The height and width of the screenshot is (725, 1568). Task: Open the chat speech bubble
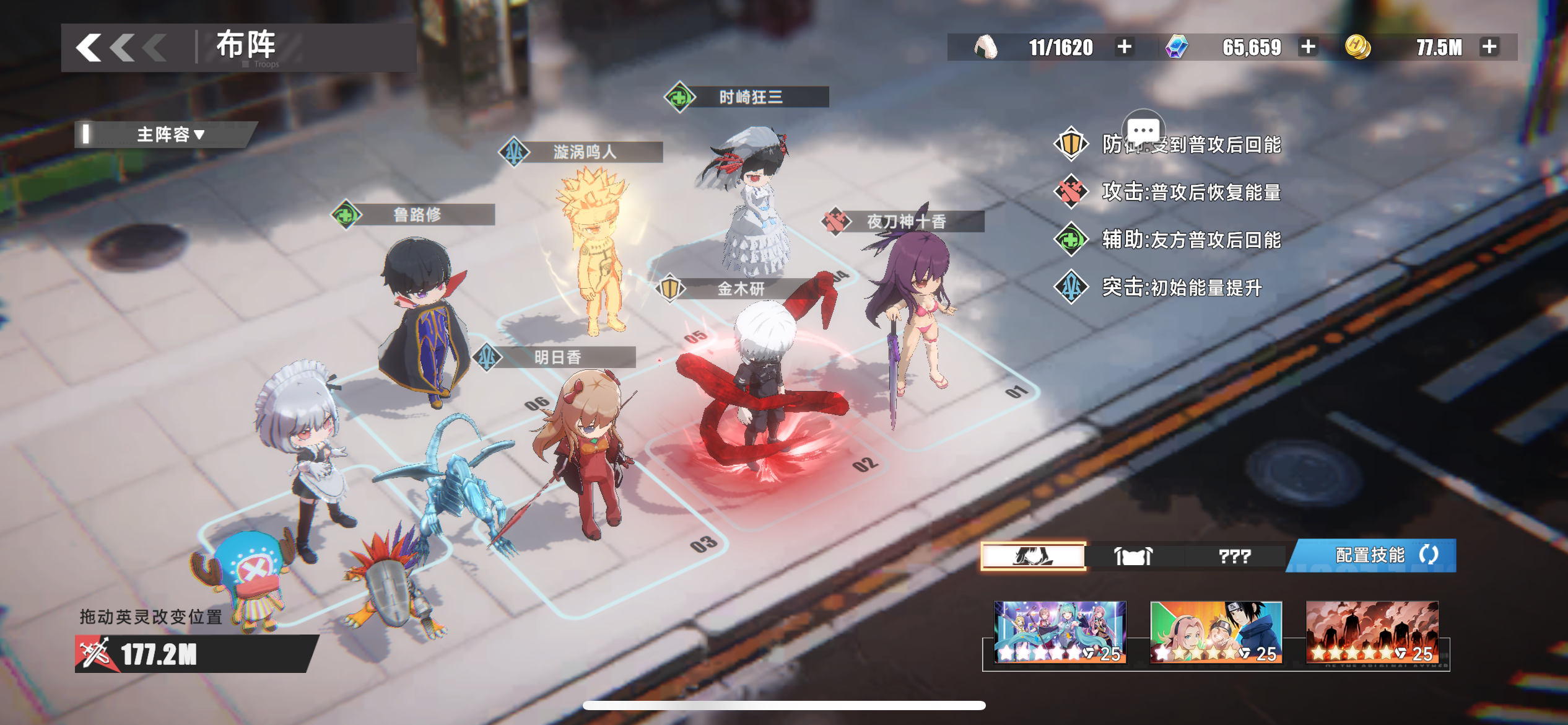pyautogui.click(x=1143, y=130)
